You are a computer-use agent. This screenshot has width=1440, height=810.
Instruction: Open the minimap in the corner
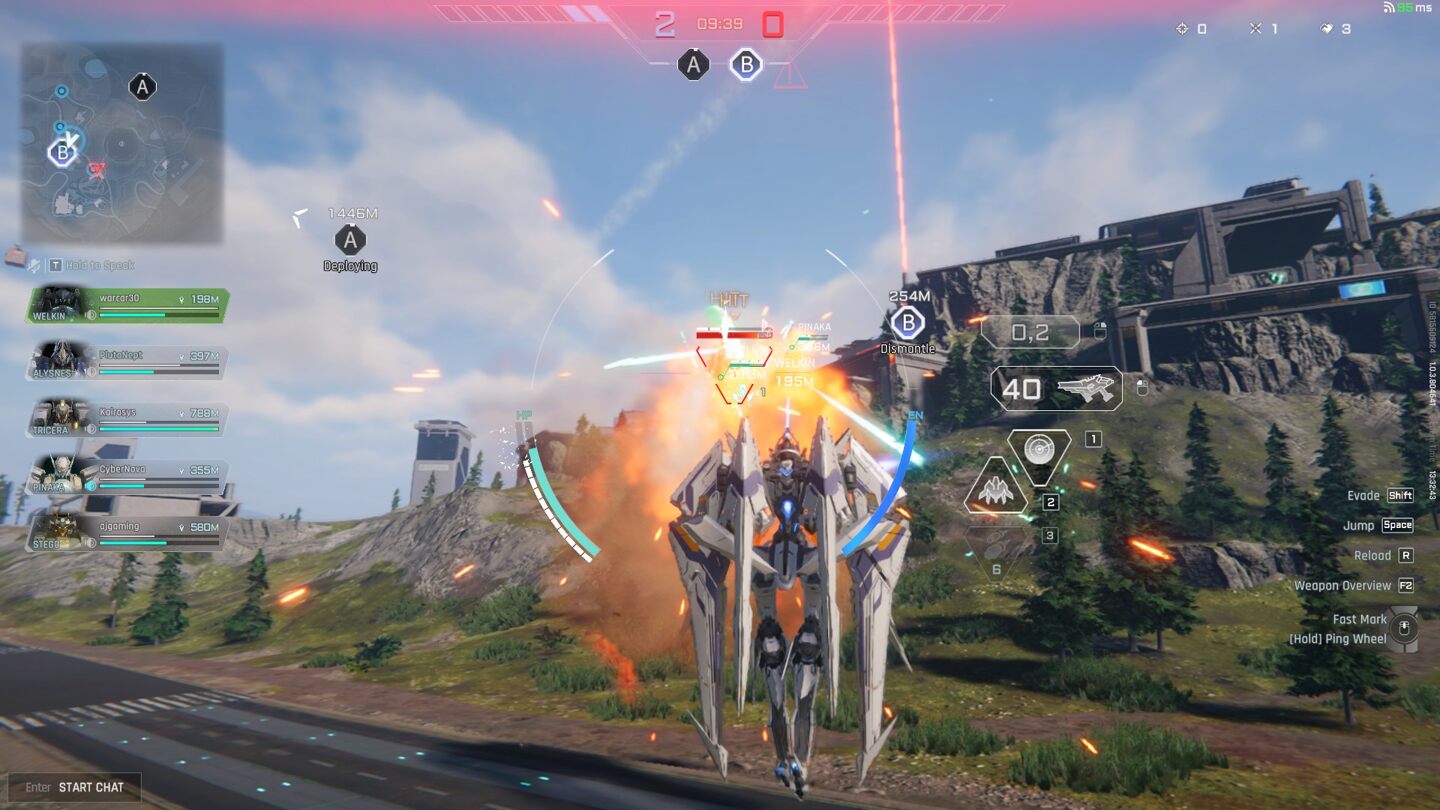click(122, 143)
